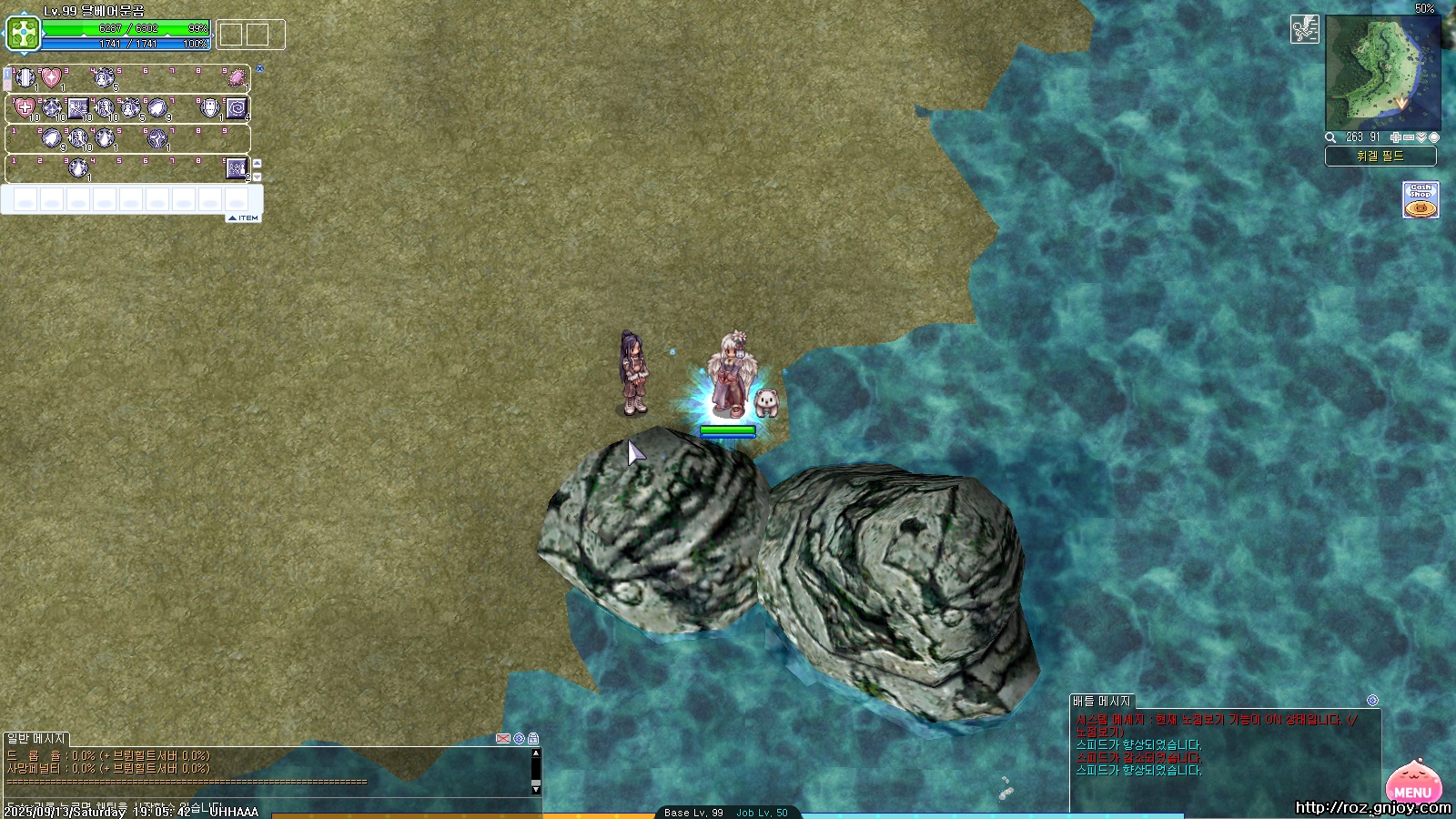Close the skill hotbar with the X button
Viewport: 1456px width, 819px height.
(x=259, y=68)
